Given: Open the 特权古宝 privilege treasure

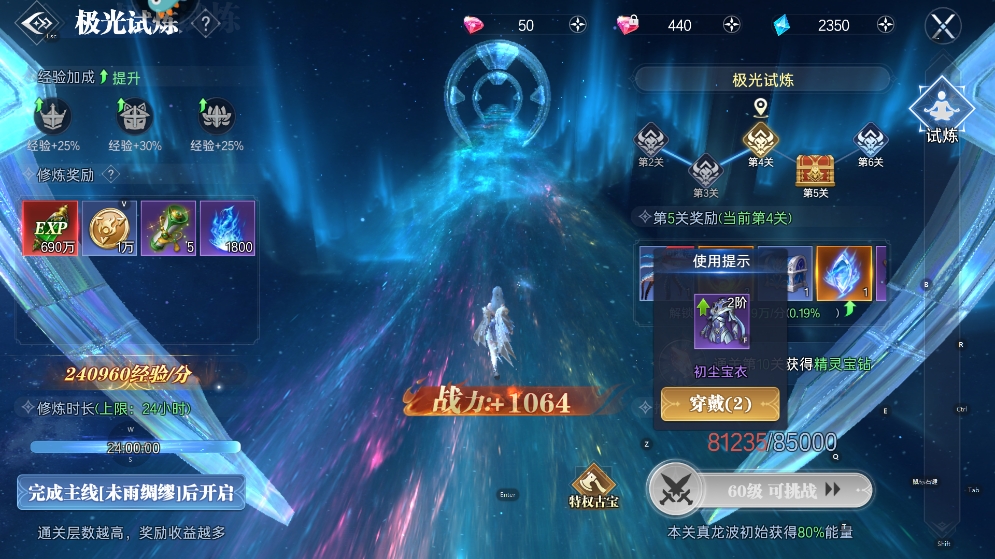Looking at the screenshot, I should (x=593, y=485).
